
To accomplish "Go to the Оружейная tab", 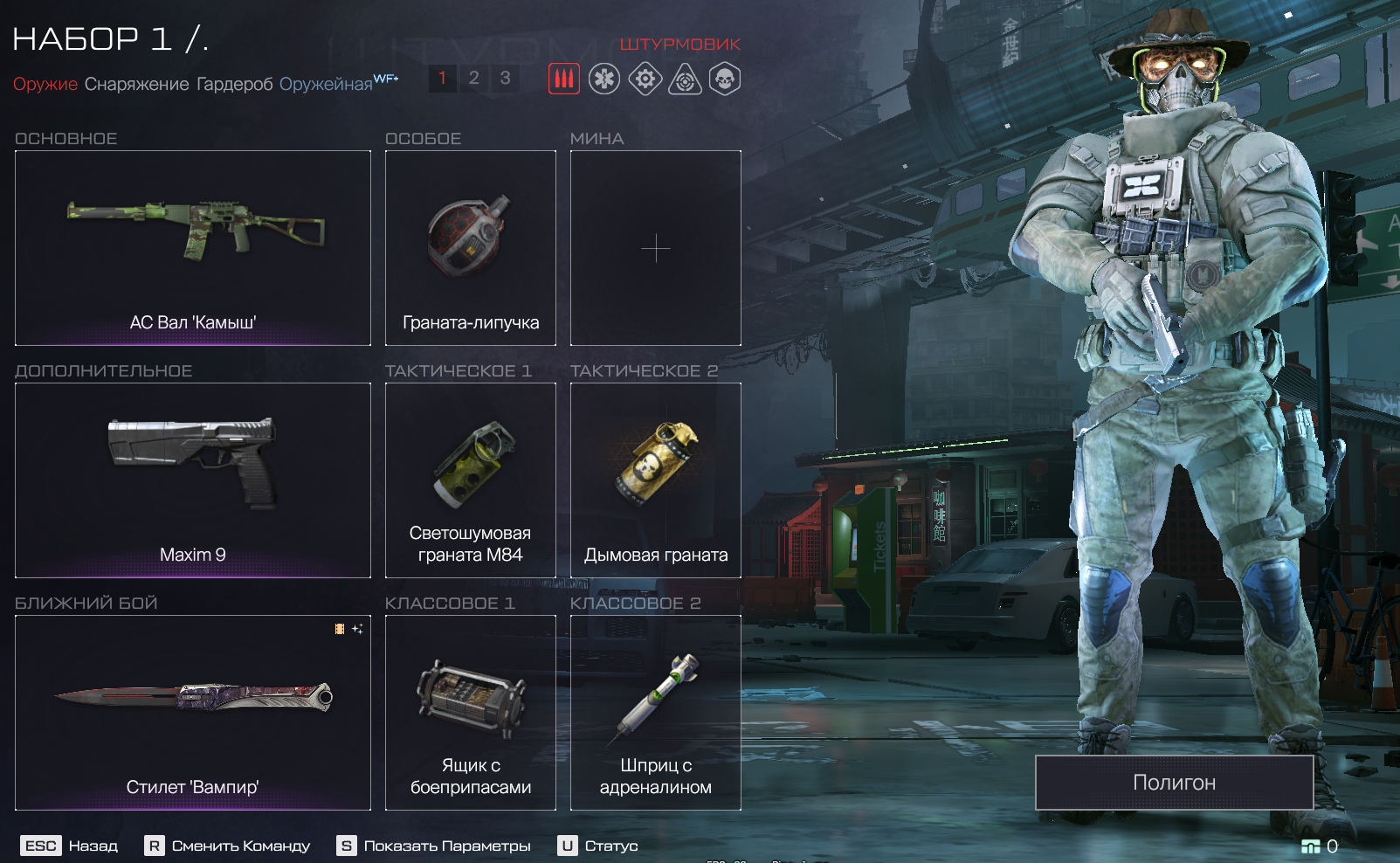I will coord(326,84).
